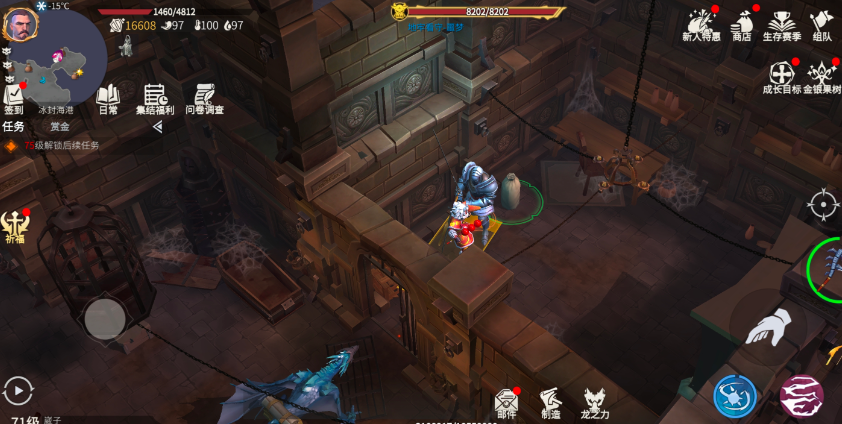Screen dimensions: 842x424
Task: Tap the white hand interact button
Action: pos(767,327)
